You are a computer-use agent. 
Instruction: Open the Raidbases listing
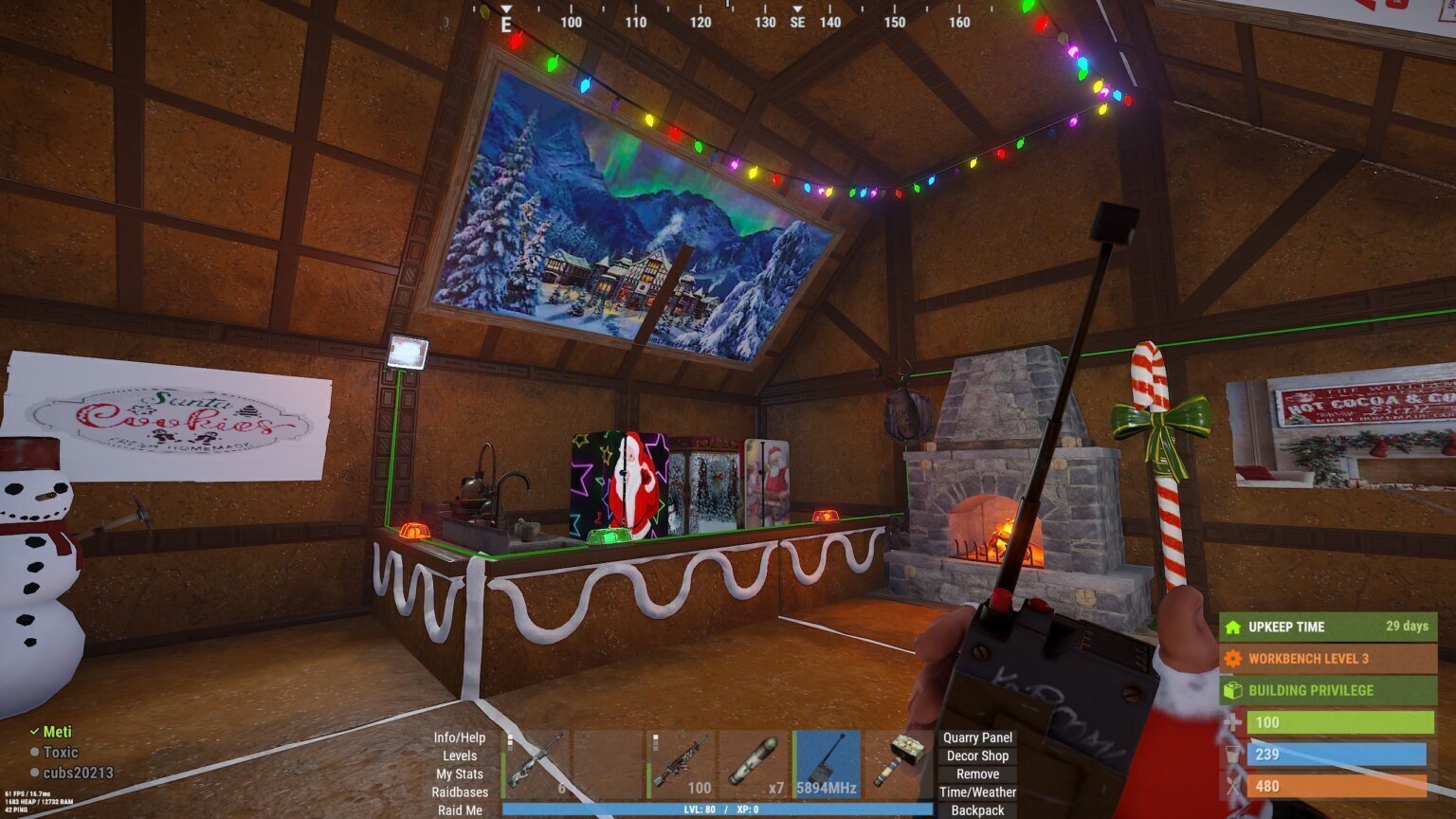tap(460, 792)
